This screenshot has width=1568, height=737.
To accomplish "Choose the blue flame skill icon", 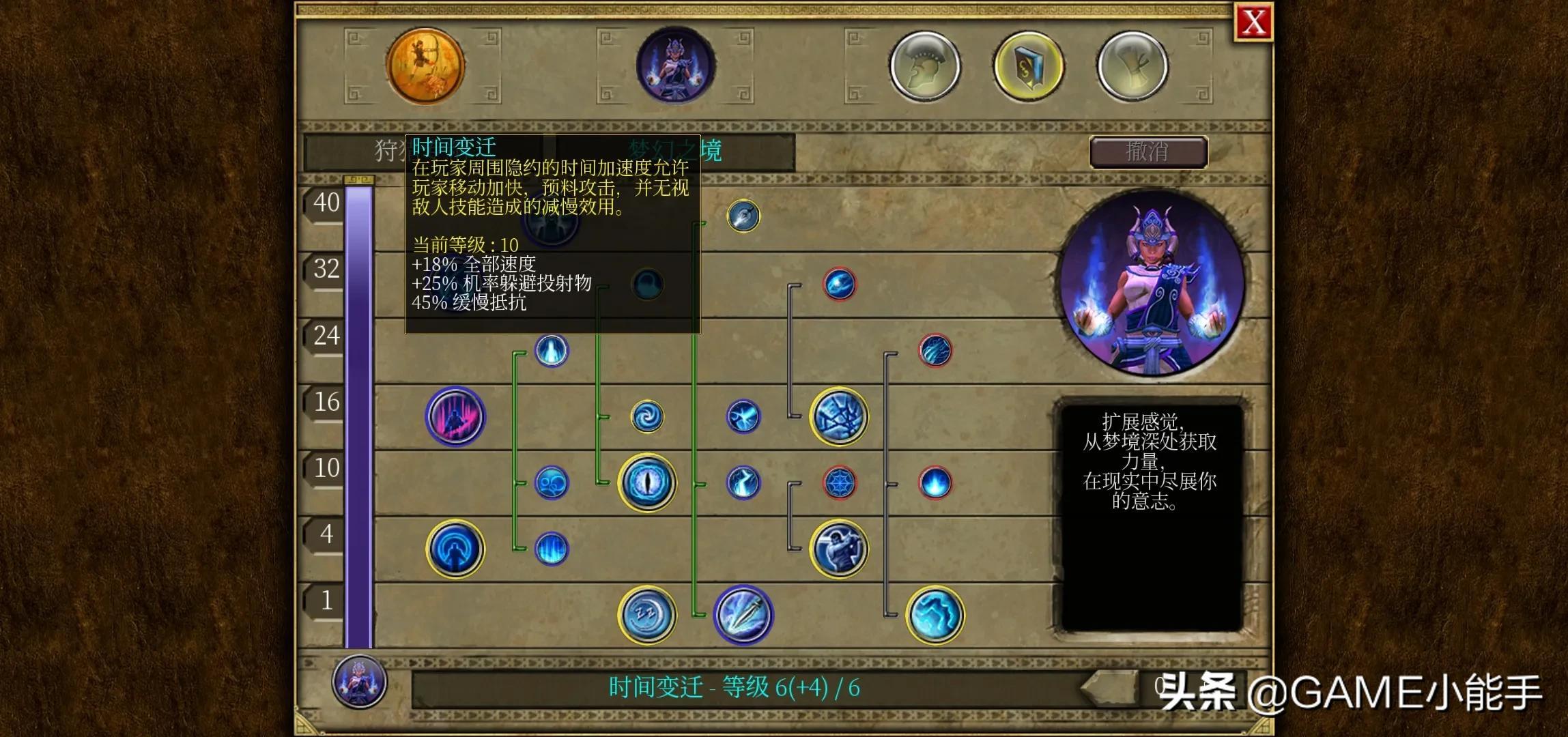I will tap(935, 482).
